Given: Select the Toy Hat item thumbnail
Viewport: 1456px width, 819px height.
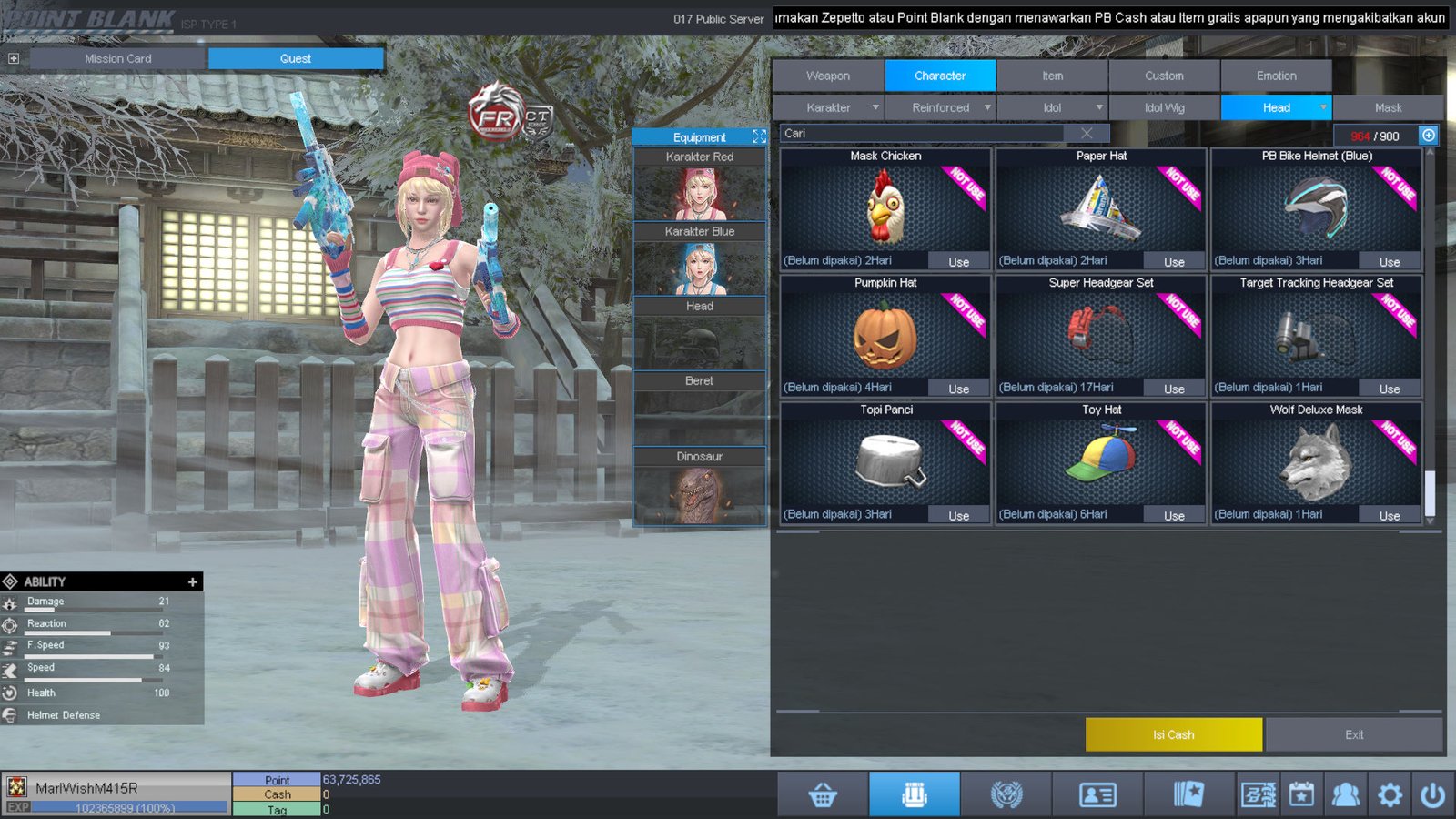Looking at the screenshot, I should tap(1101, 461).
